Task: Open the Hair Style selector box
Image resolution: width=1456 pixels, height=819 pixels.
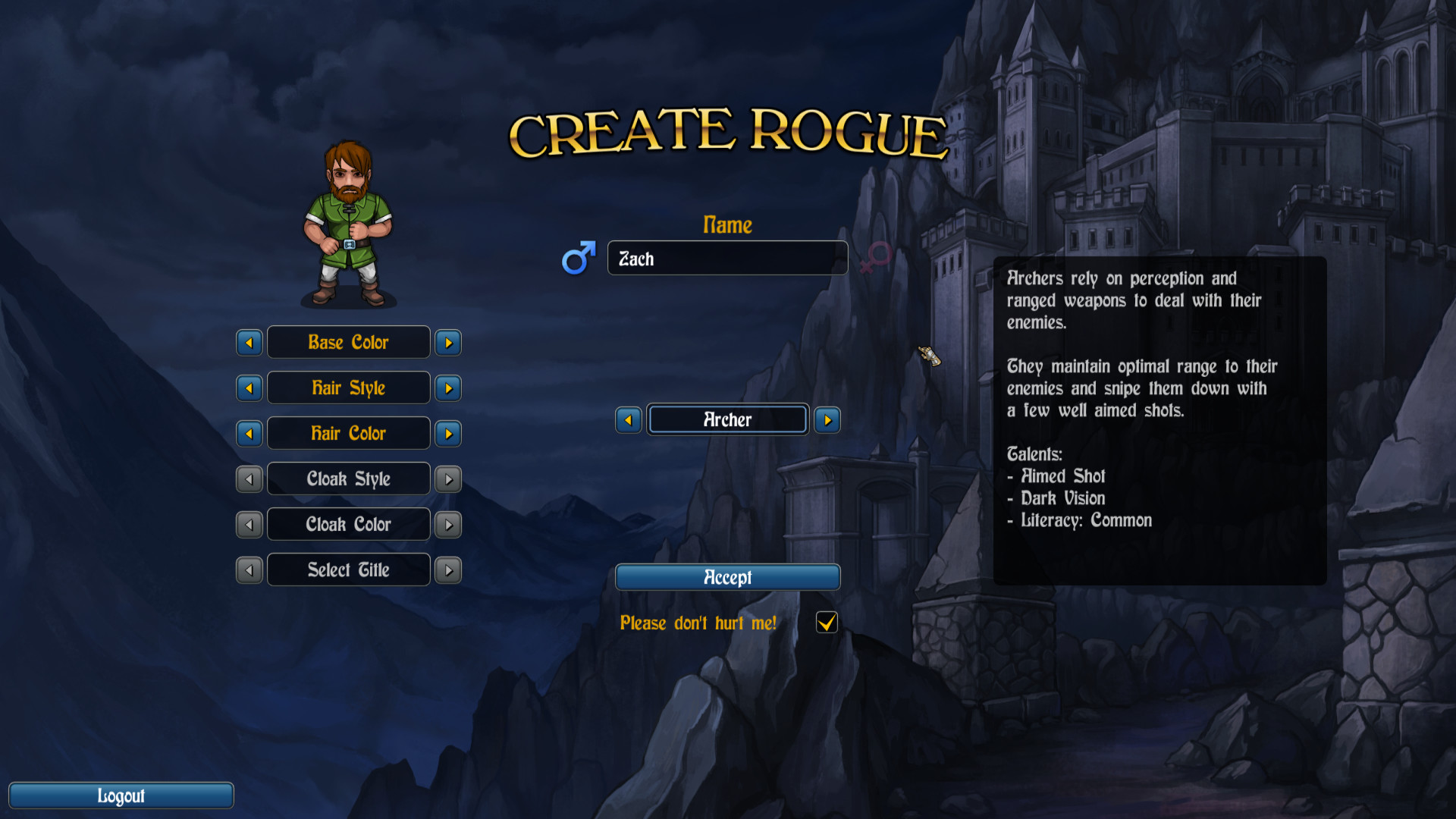Action: tap(348, 388)
